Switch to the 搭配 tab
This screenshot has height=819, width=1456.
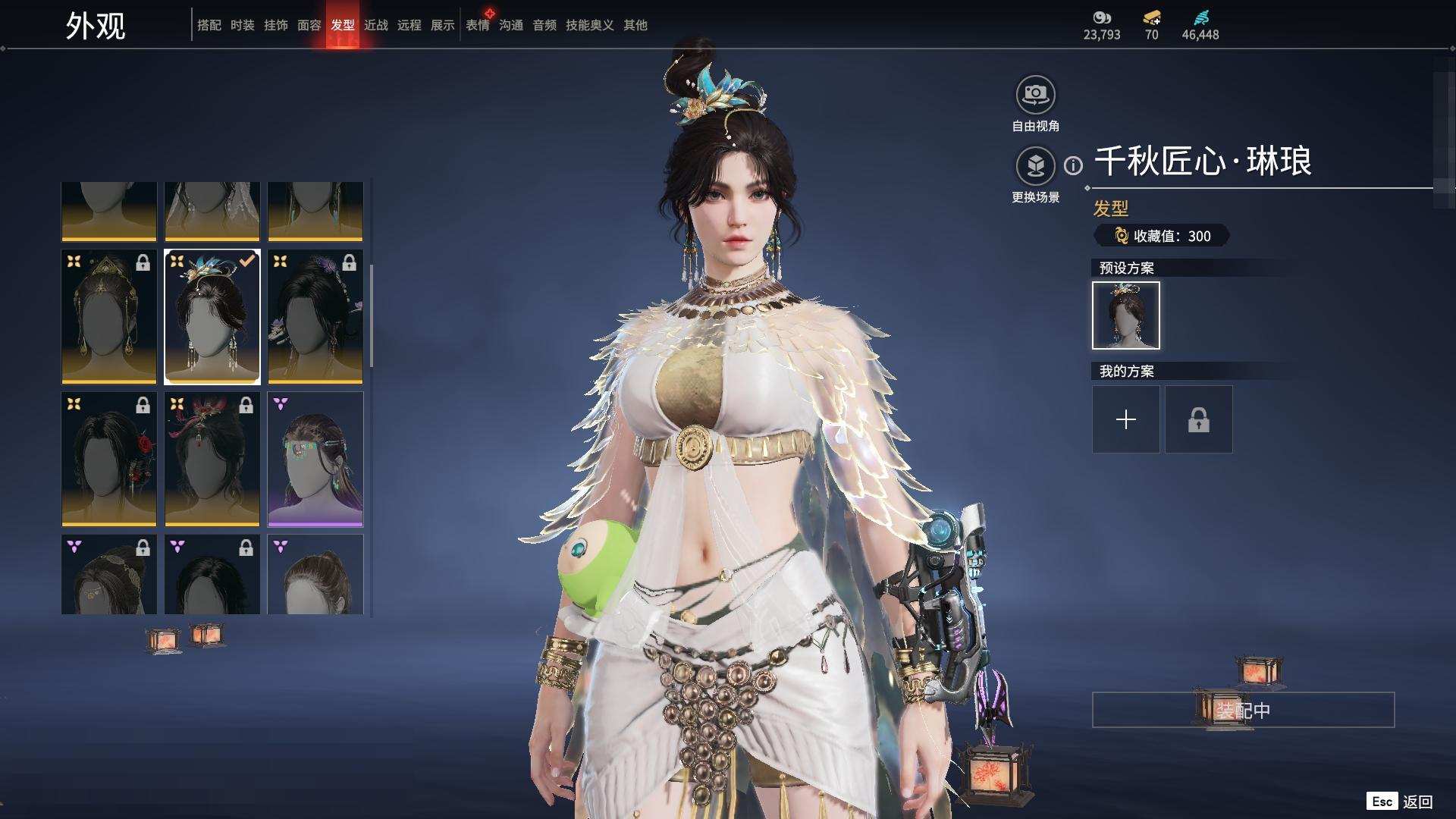click(x=209, y=25)
